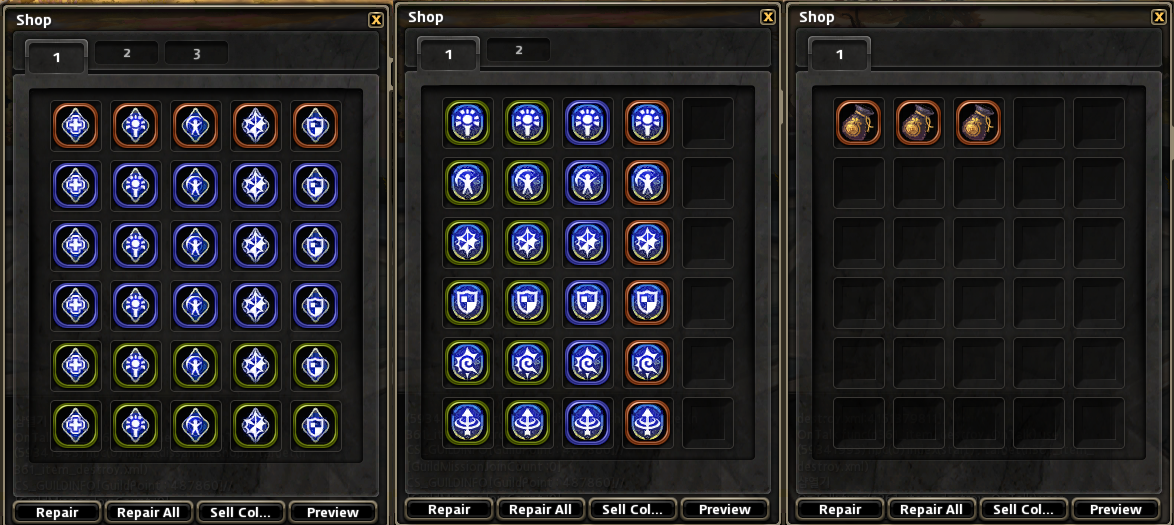The height and width of the screenshot is (525, 1174).
Task: Switch to tab 3 in the three-tab shop
Action: pyautogui.click(x=196, y=53)
